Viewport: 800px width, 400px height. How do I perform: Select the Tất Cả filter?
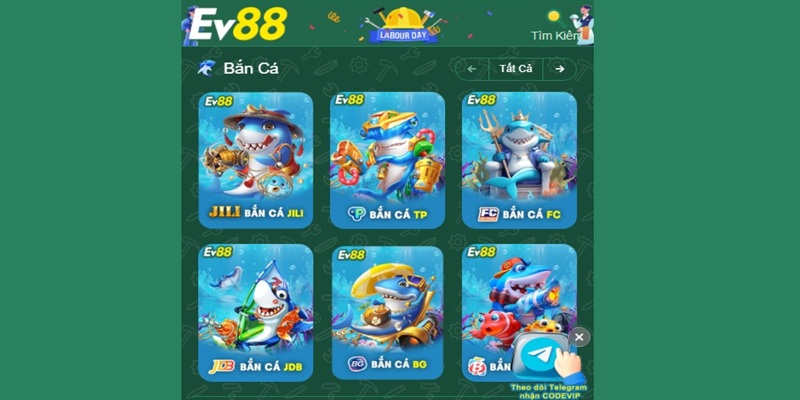click(x=516, y=69)
